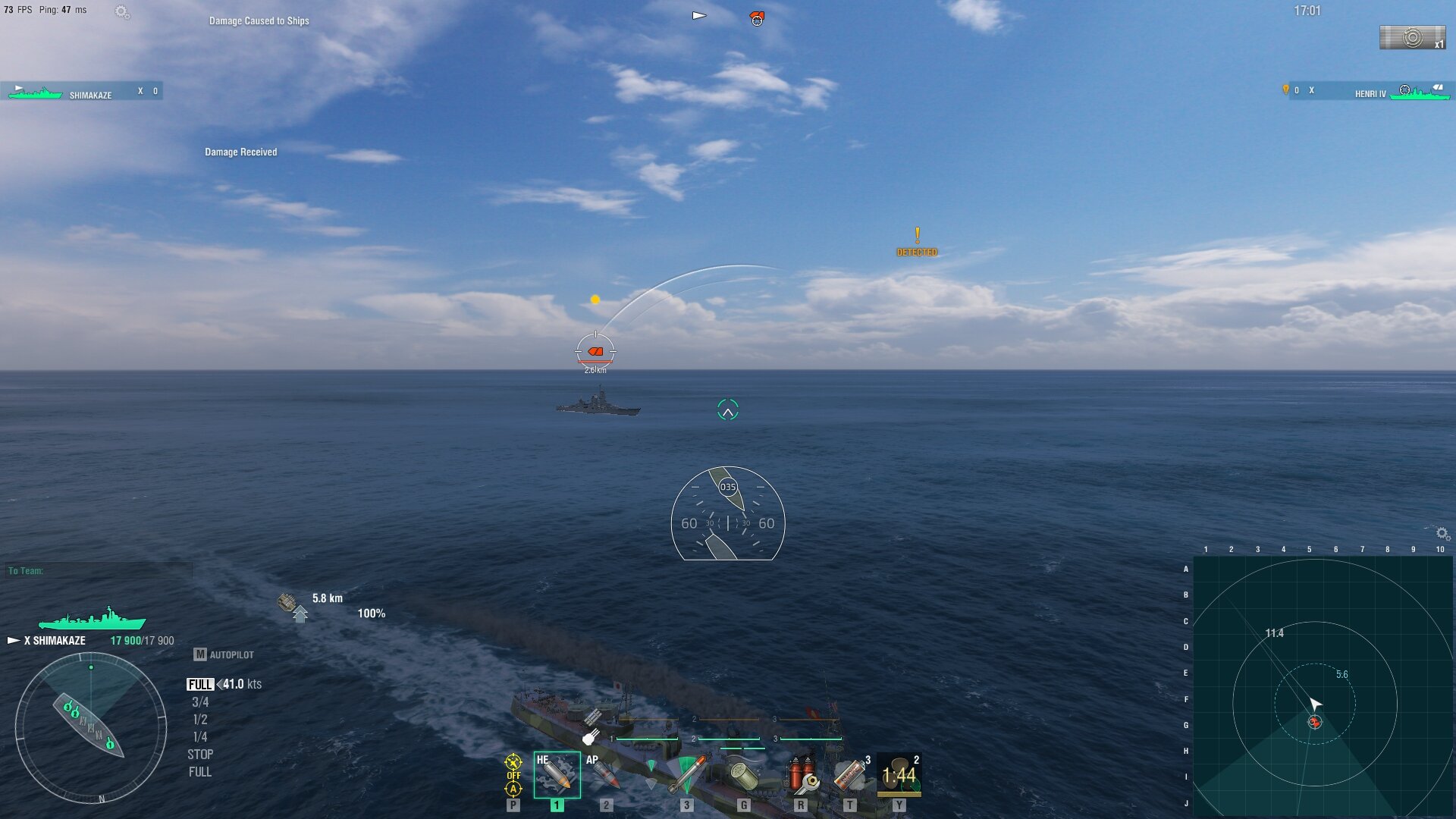Select the torpedo launcher weapon
Image resolution: width=1456 pixels, height=819 pixels.
686,775
